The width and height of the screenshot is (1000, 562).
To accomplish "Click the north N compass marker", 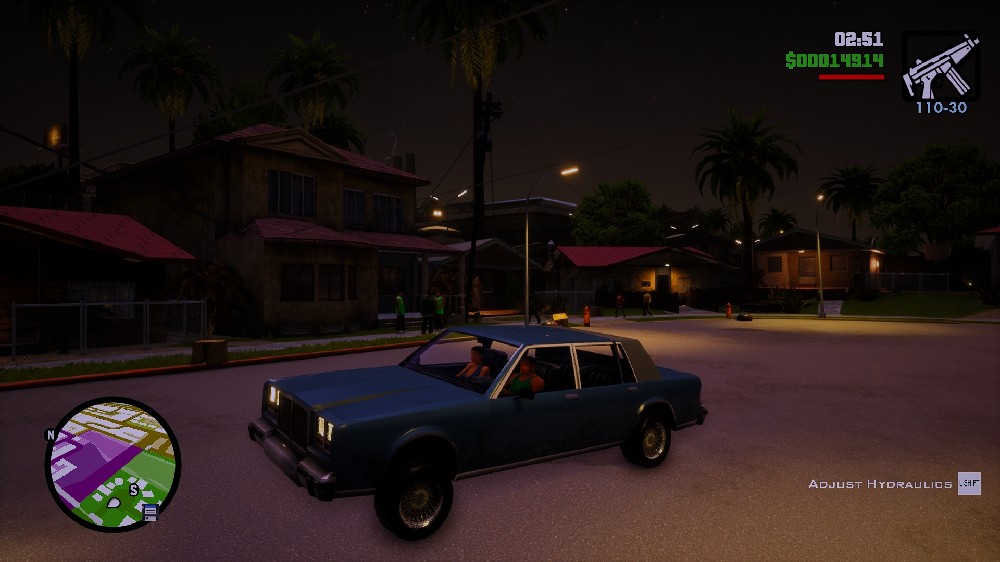I will [51, 435].
